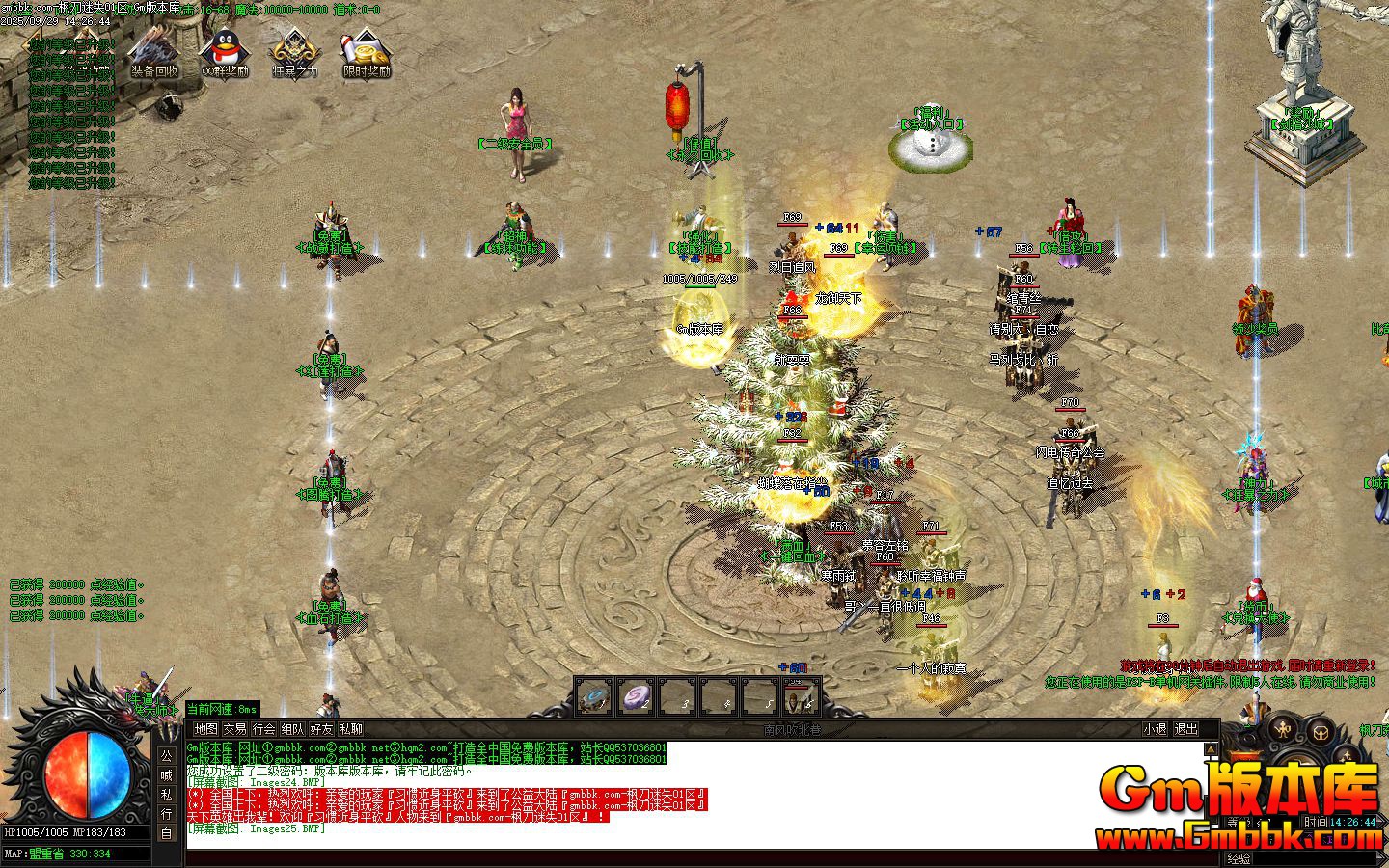This screenshot has width=1389, height=868.
Task: Use the purple rune in hotbar slot 2
Action: (637, 697)
